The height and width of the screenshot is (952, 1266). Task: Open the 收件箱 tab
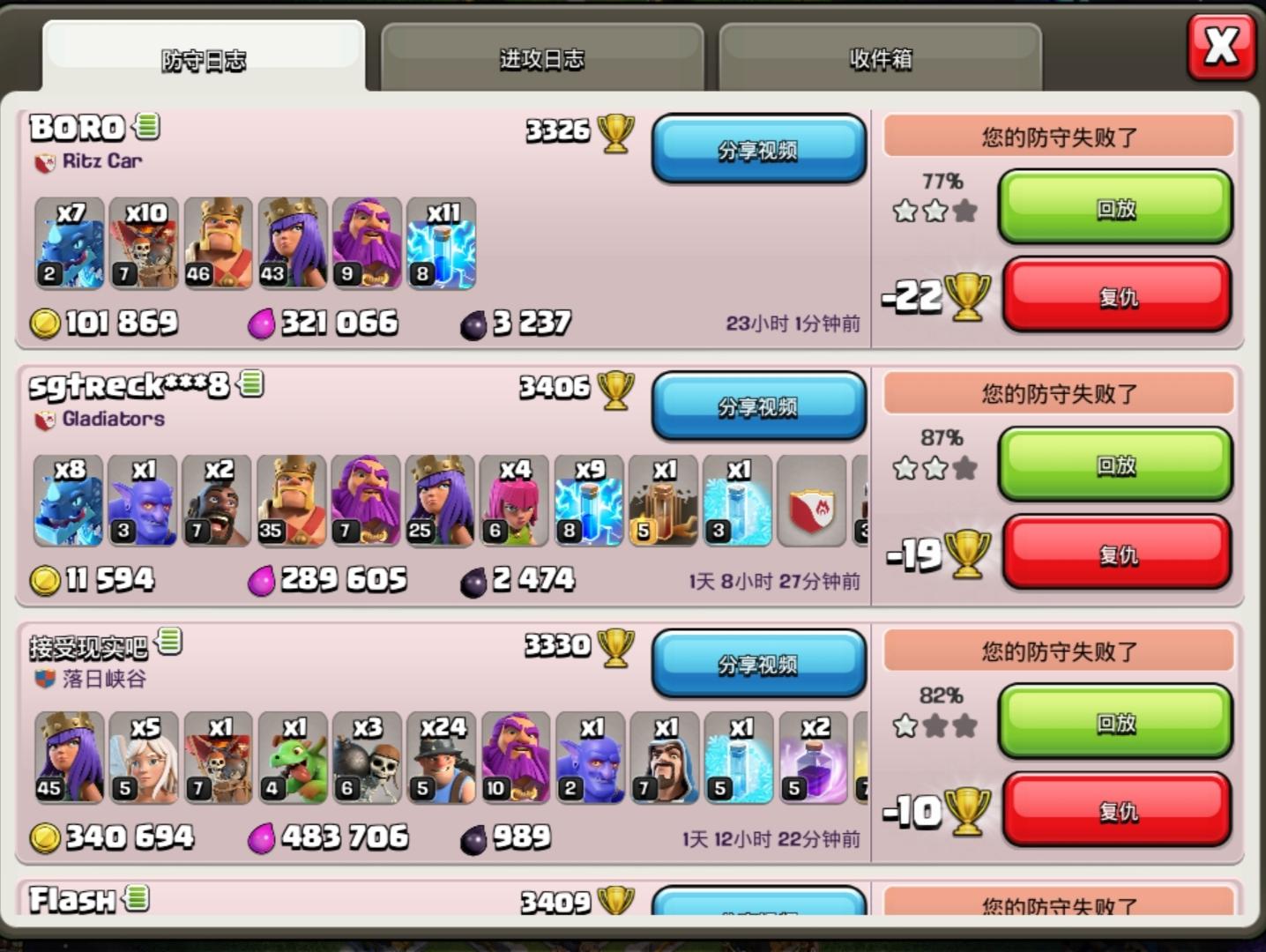(x=881, y=57)
